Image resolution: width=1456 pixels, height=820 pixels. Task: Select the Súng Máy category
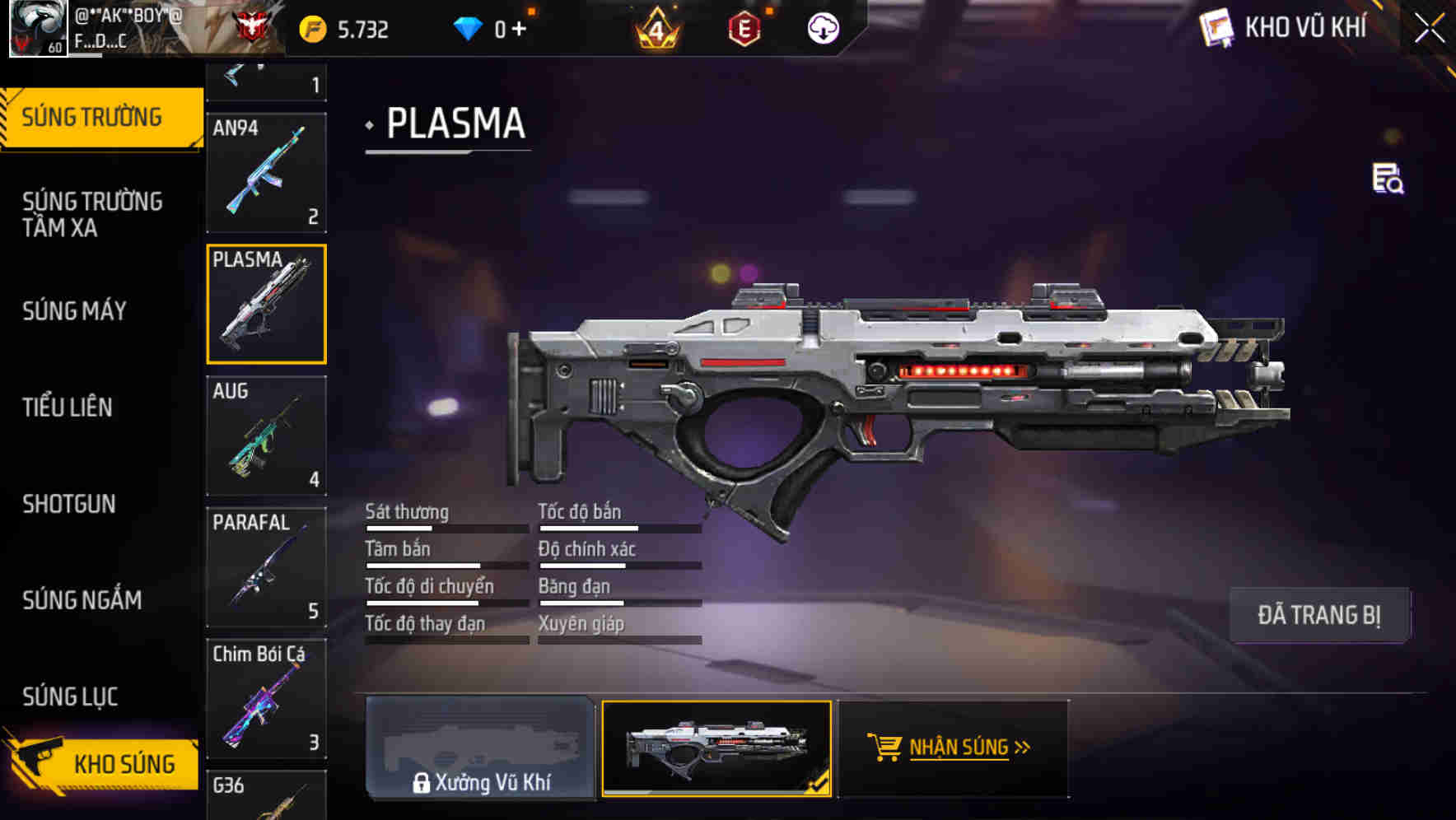coord(75,311)
